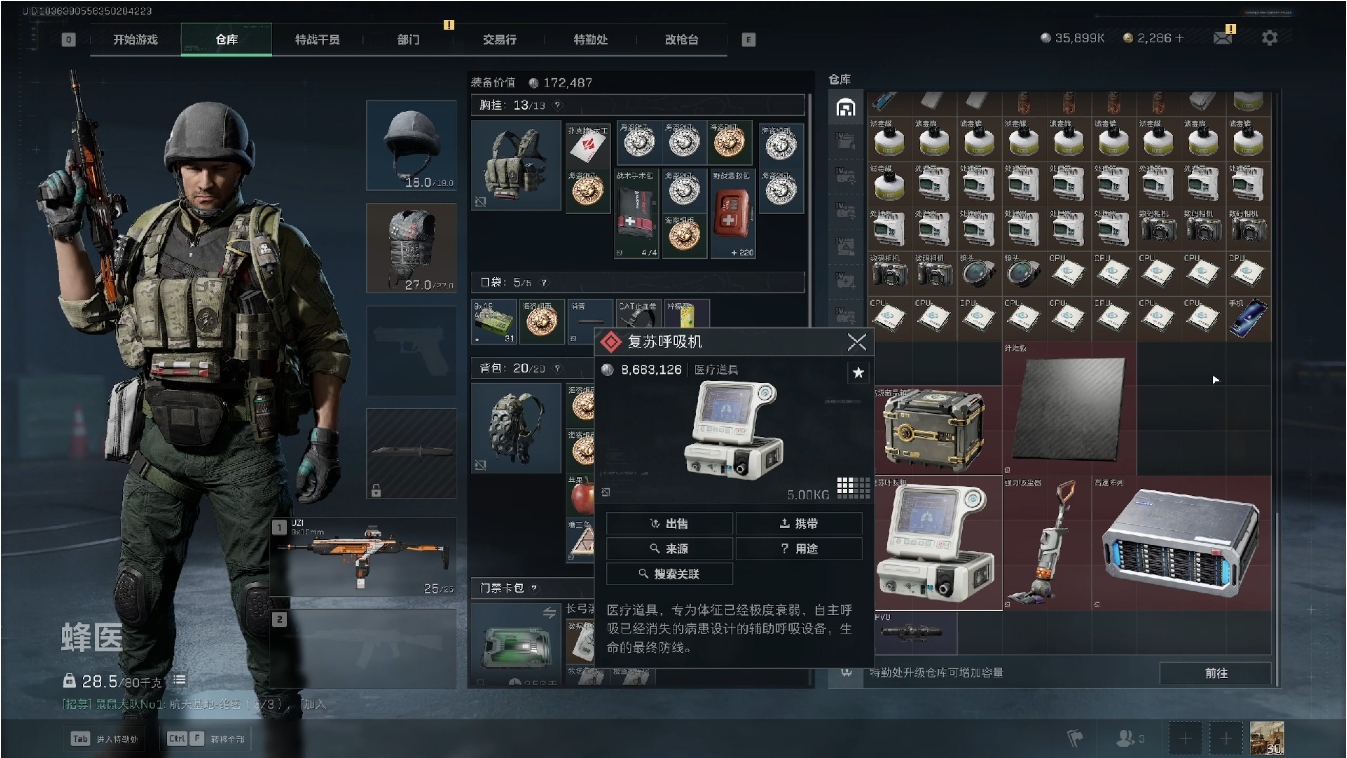Viewport: 1347px width, 758px height.
Task: Switch to the 特战干员 tab
Action: pos(317,40)
